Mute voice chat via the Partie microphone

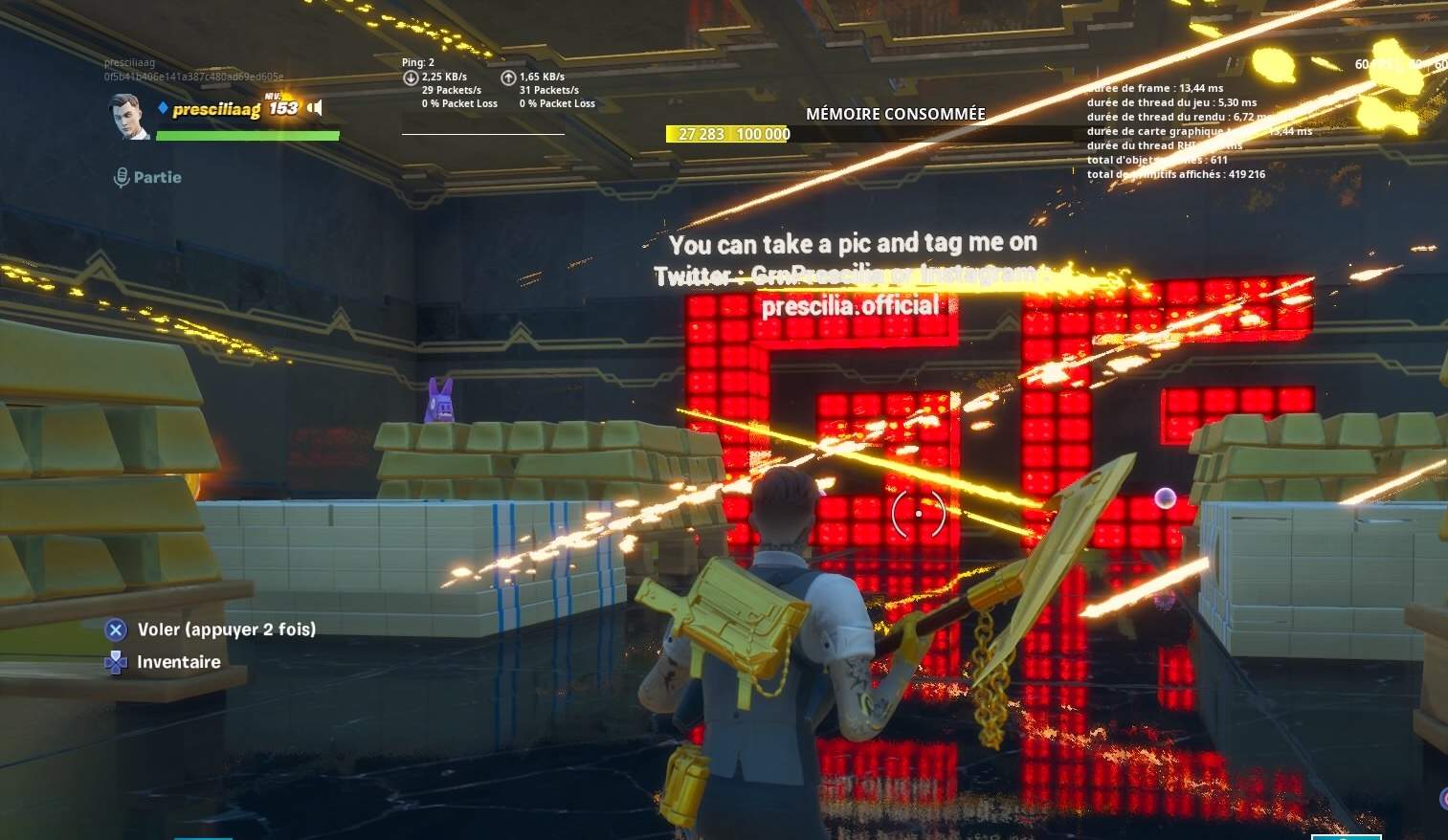tap(121, 176)
